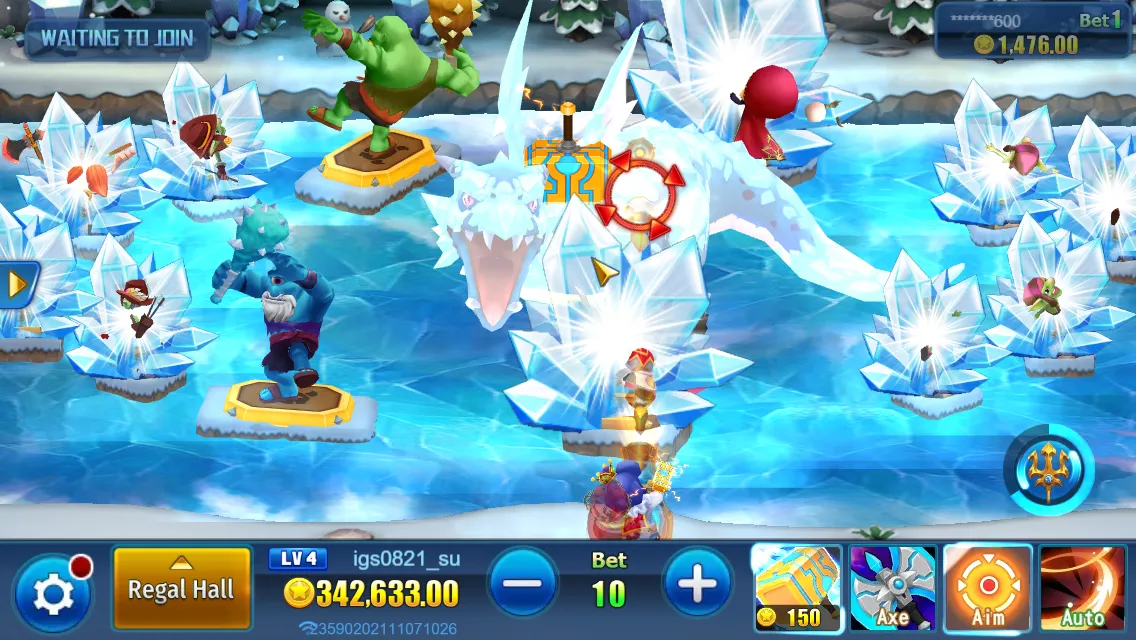Open the gear settings button
This screenshot has width=1136, height=640.
coord(53,594)
